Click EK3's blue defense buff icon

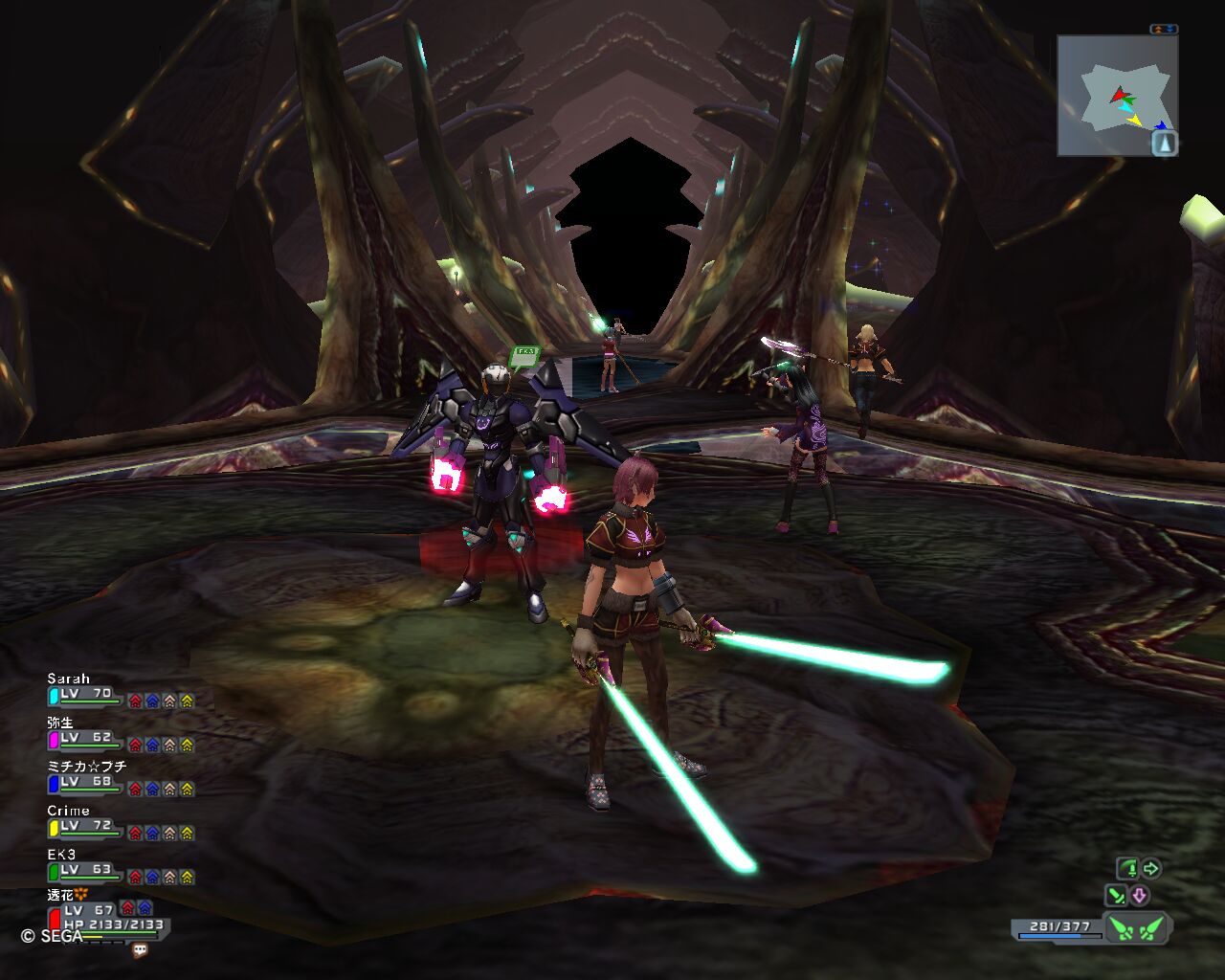click(152, 877)
